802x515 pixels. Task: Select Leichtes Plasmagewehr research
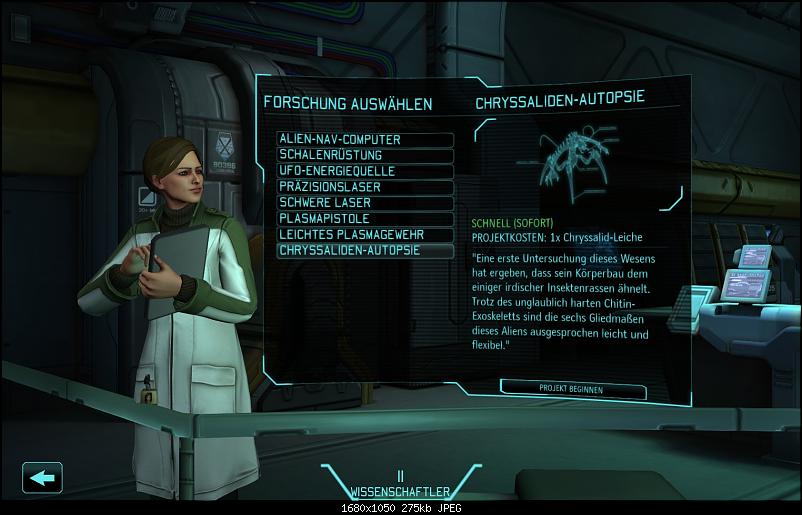coord(365,234)
